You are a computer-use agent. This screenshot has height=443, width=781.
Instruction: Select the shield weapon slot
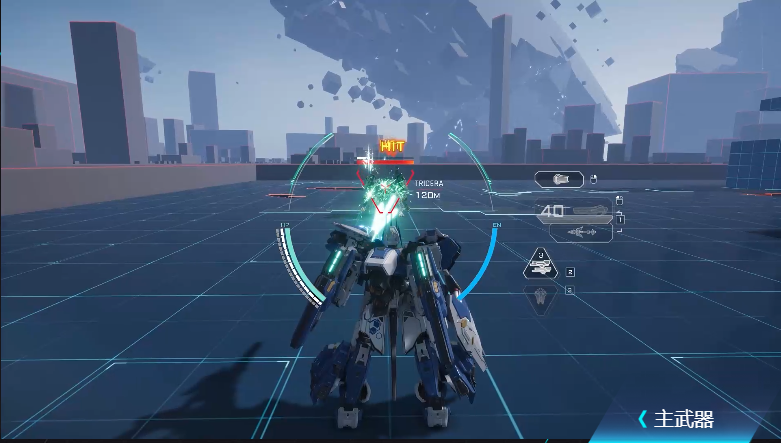click(560, 180)
